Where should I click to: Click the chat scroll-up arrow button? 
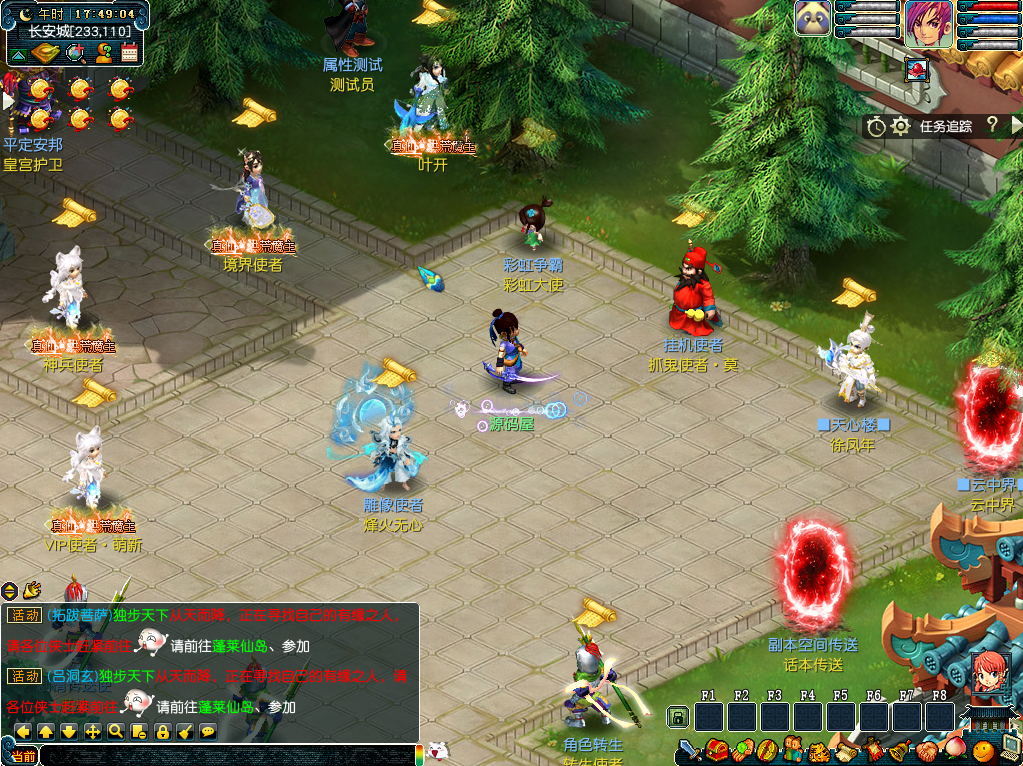46,731
